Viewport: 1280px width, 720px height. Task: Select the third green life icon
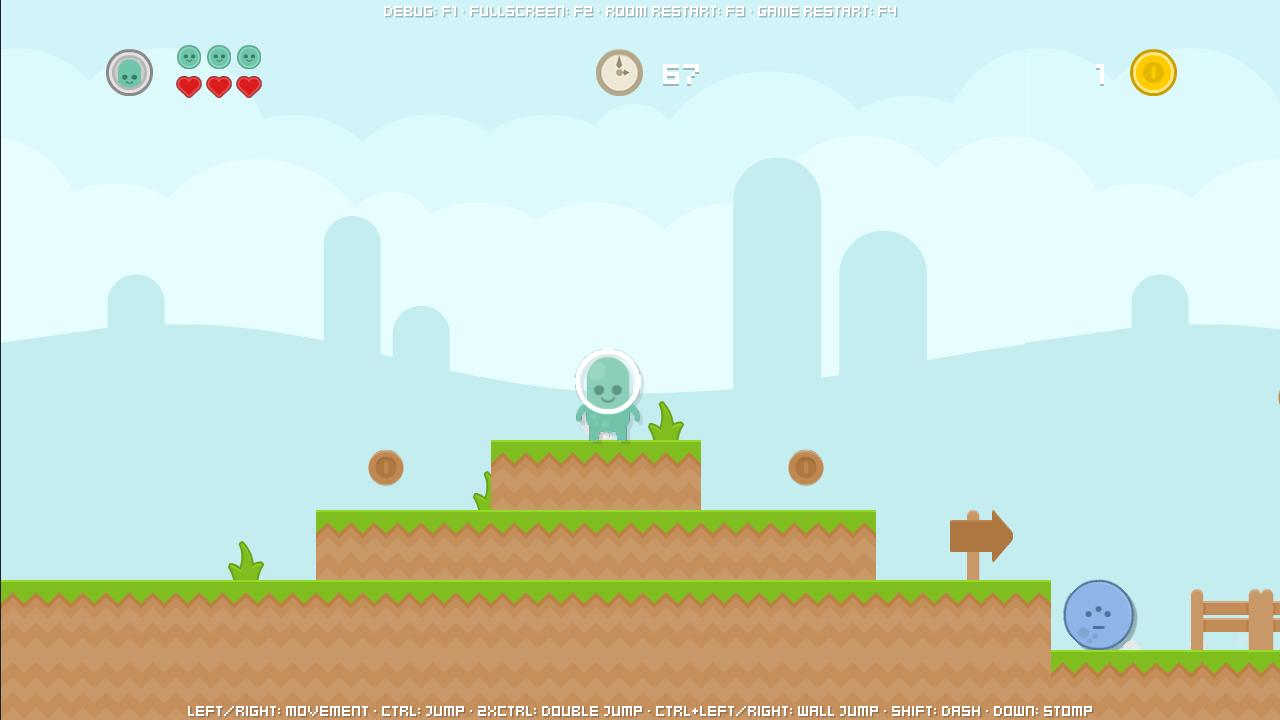click(247, 58)
